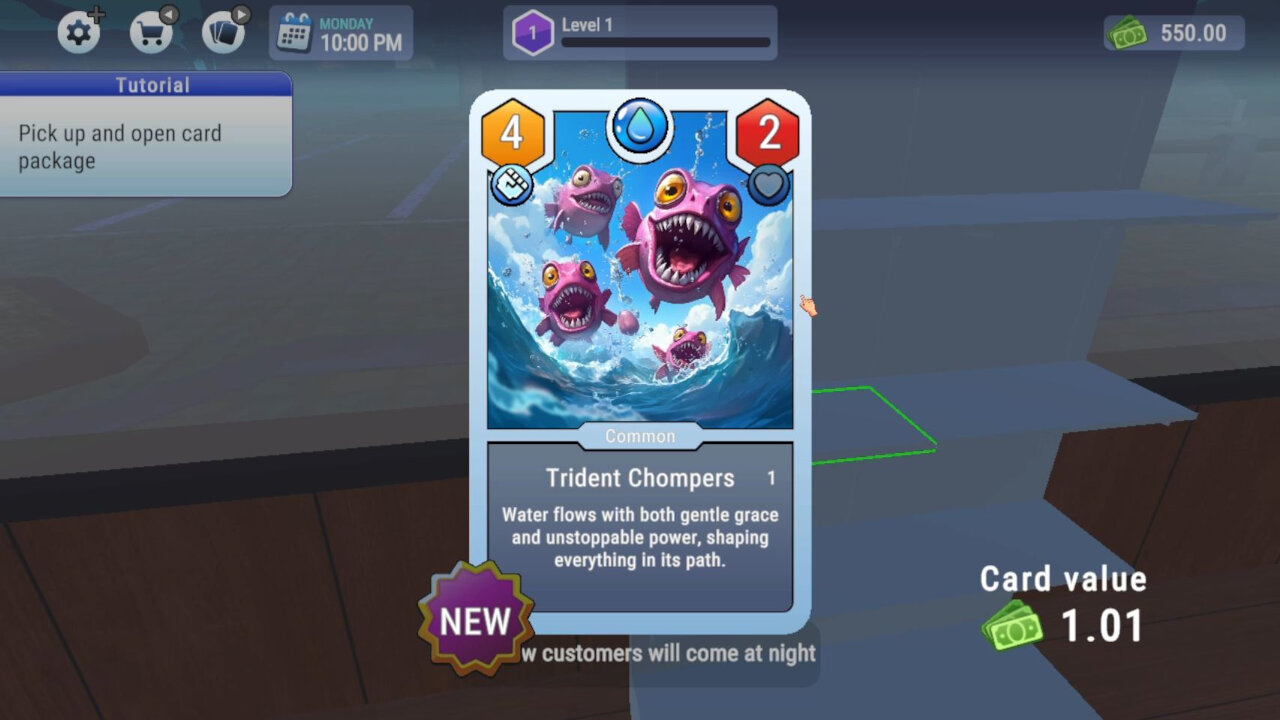
Task: Open the settings gear menu
Action: coord(79,32)
